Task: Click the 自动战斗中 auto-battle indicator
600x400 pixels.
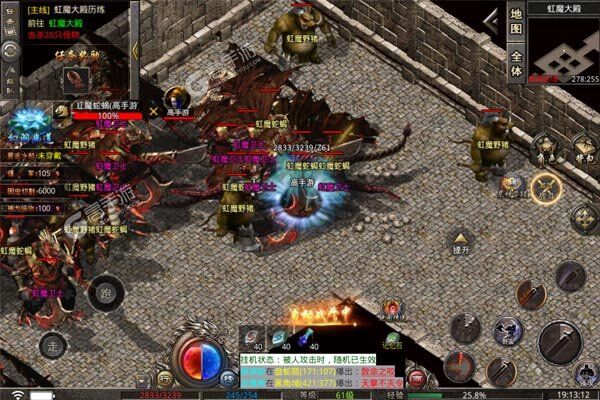Action: click(318, 318)
